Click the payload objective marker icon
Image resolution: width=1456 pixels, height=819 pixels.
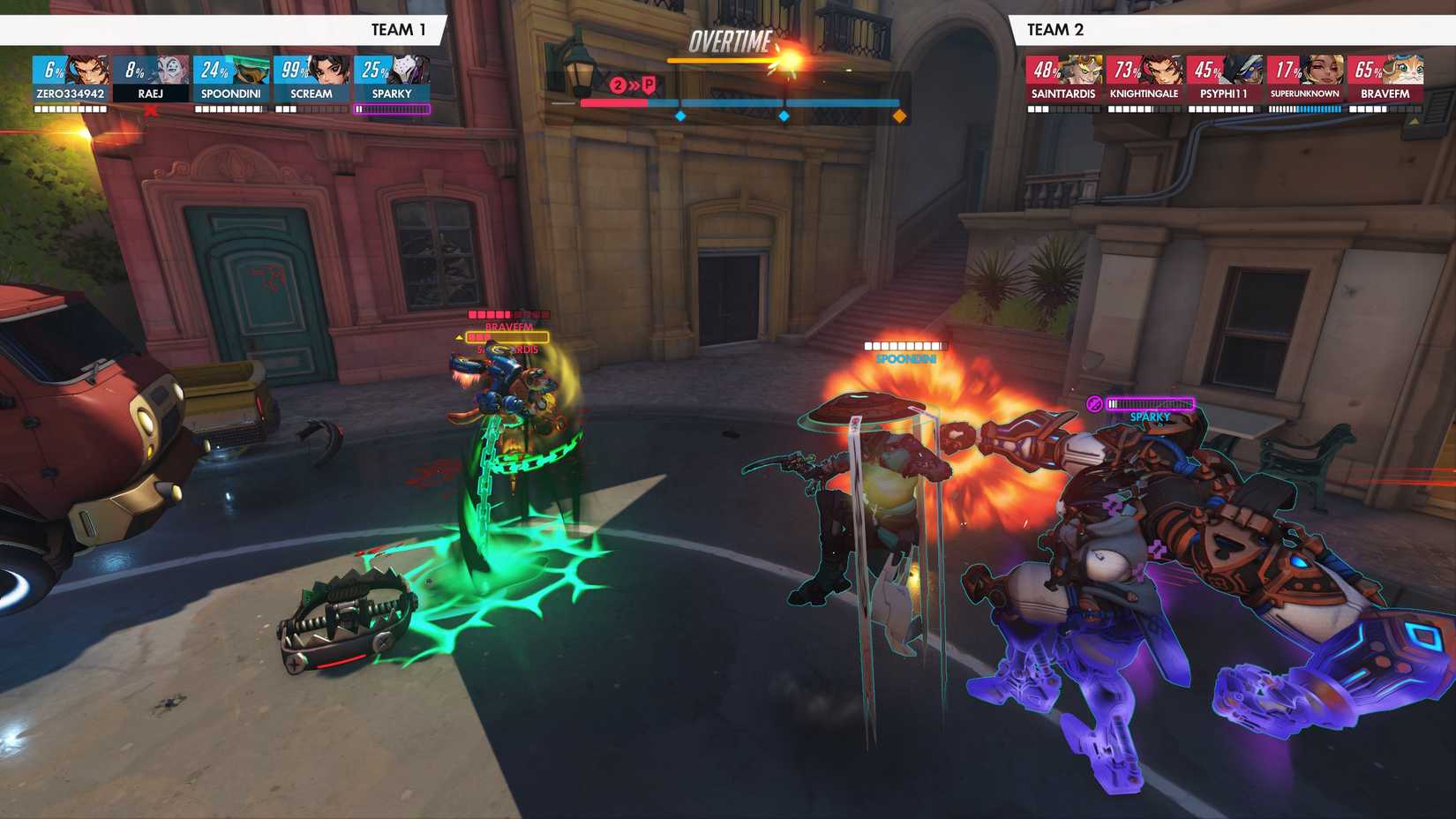[651, 85]
